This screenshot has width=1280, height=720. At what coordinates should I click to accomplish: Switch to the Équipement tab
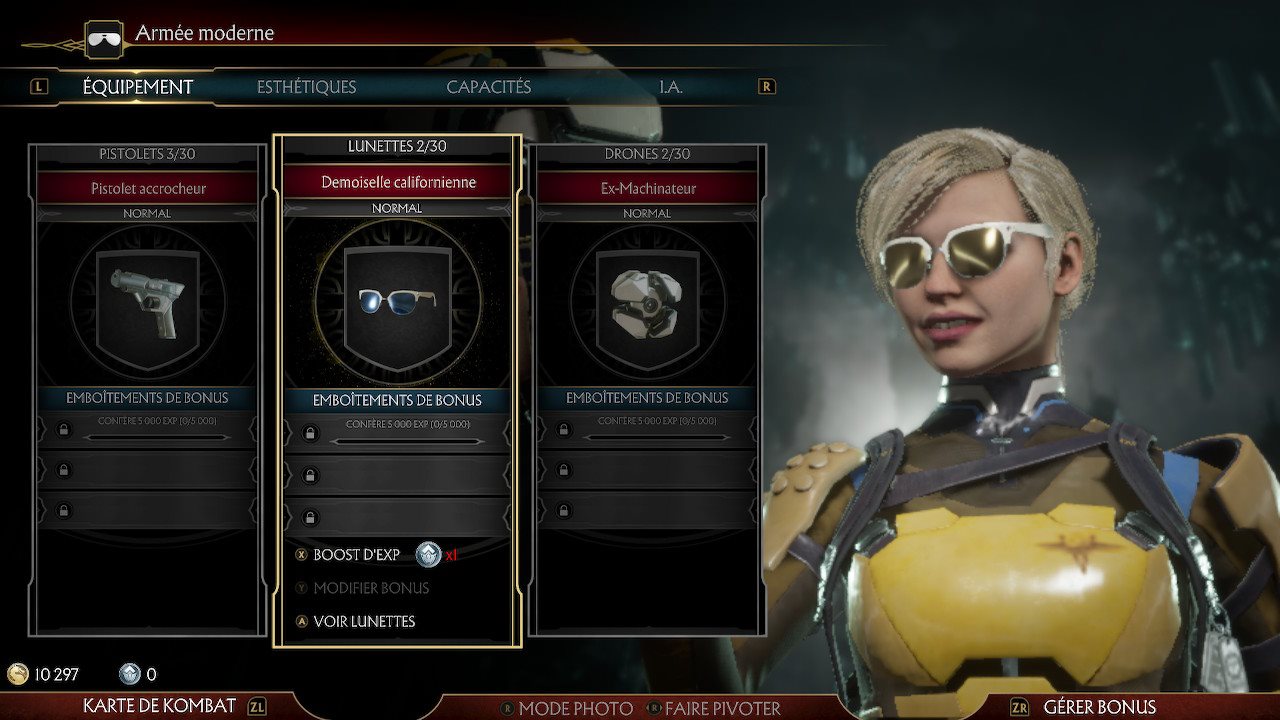tap(138, 87)
